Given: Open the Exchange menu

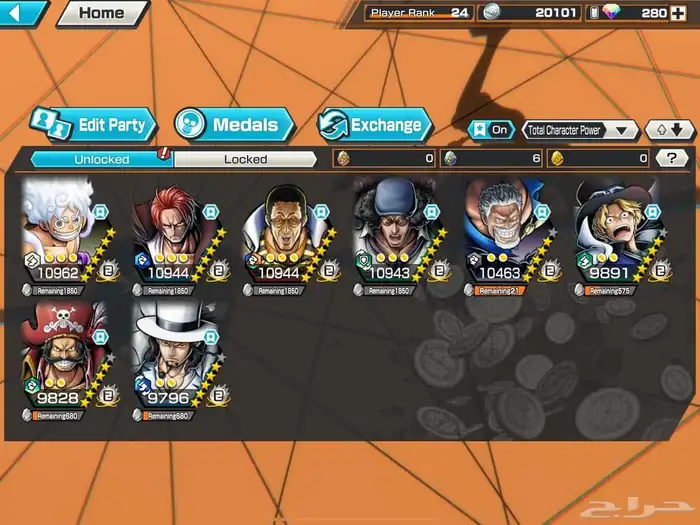Looking at the screenshot, I should pyautogui.click(x=375, y=125).
